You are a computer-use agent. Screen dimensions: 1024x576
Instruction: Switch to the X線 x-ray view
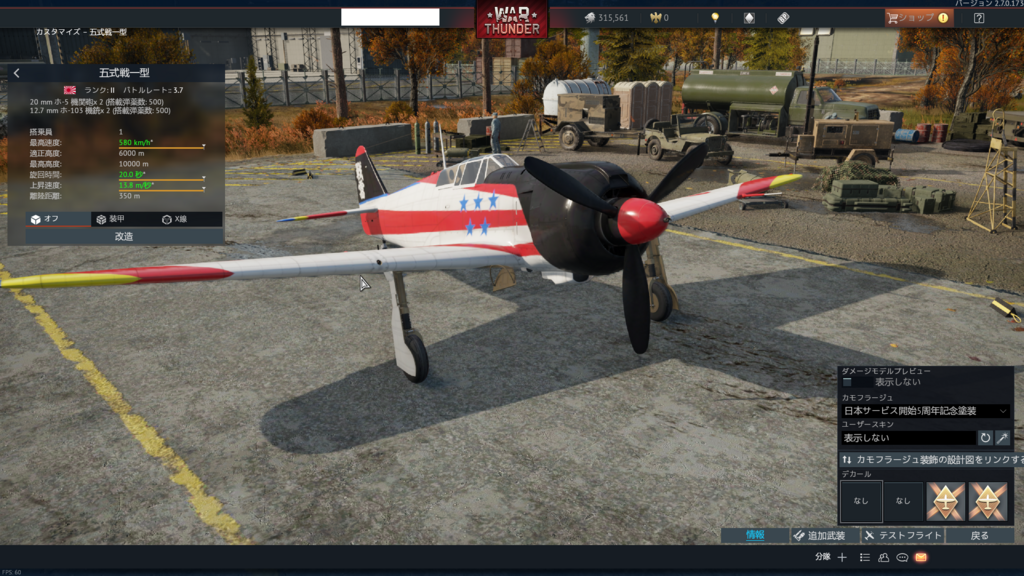(x=180, y=219)
